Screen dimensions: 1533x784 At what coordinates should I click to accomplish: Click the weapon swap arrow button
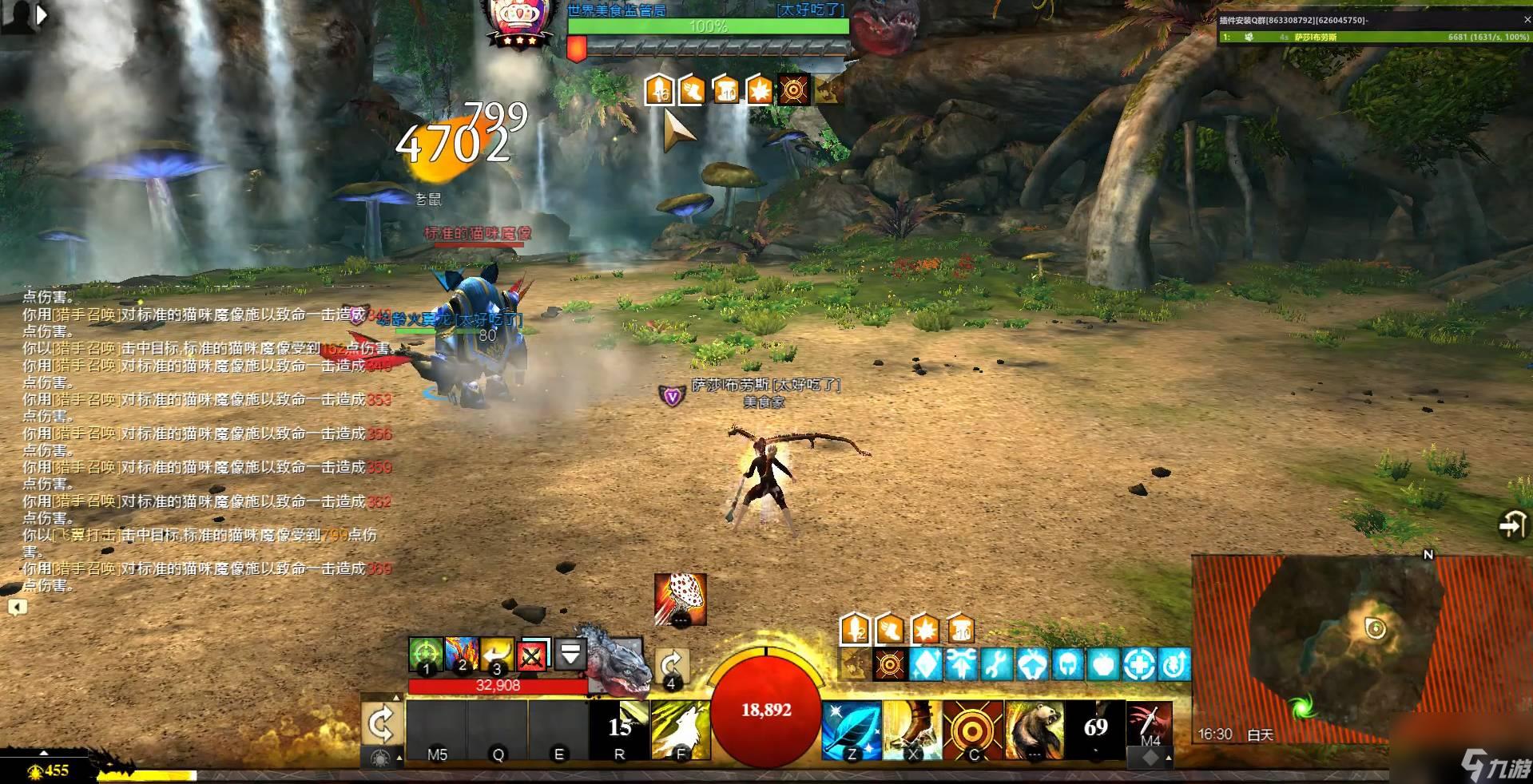[381, 725]
